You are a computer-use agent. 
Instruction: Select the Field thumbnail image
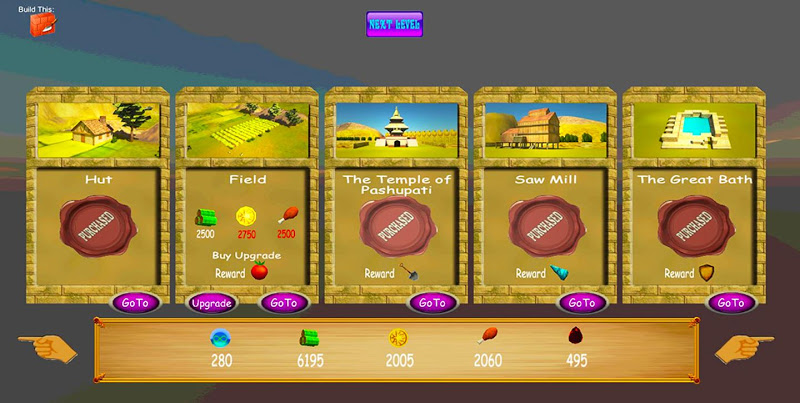point(246,130)
